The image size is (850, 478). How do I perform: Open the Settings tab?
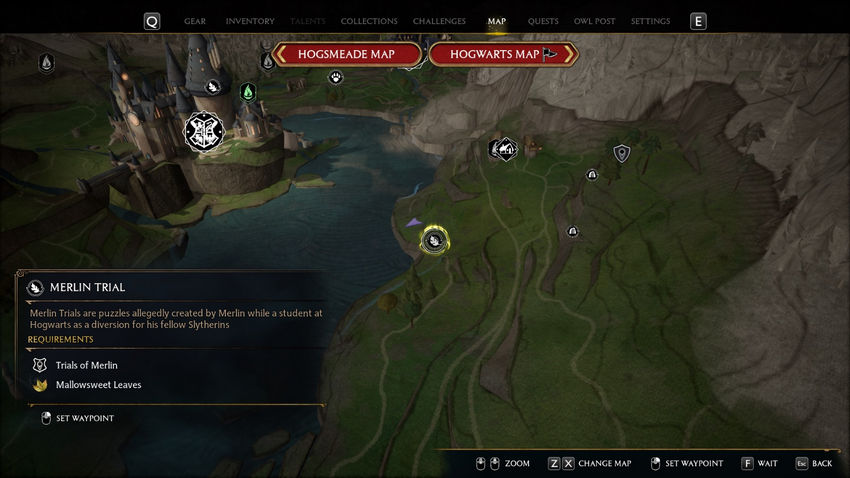tap(651, 21)
